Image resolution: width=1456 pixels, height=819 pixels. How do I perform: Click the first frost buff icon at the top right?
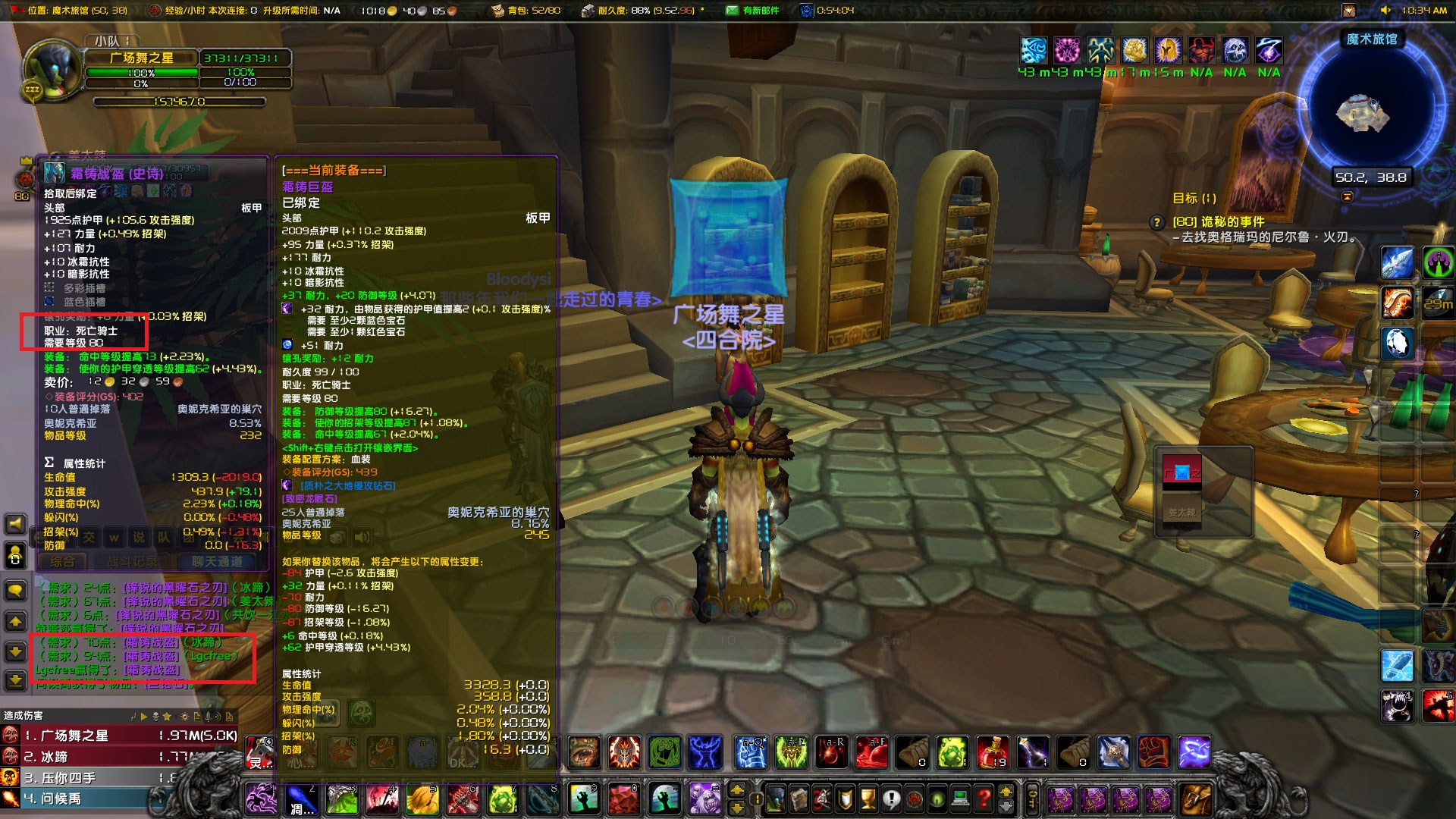[1034, 50]
